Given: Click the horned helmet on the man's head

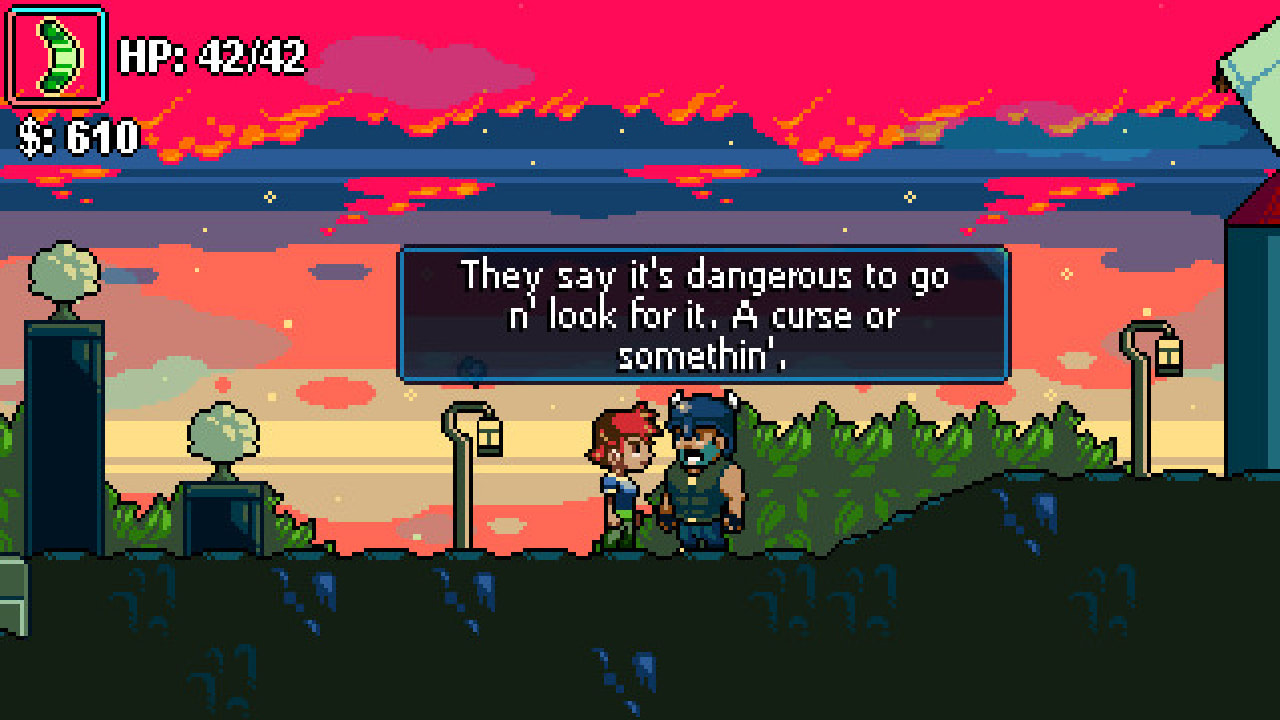Looking at the screenshot, I should (703, 408).
